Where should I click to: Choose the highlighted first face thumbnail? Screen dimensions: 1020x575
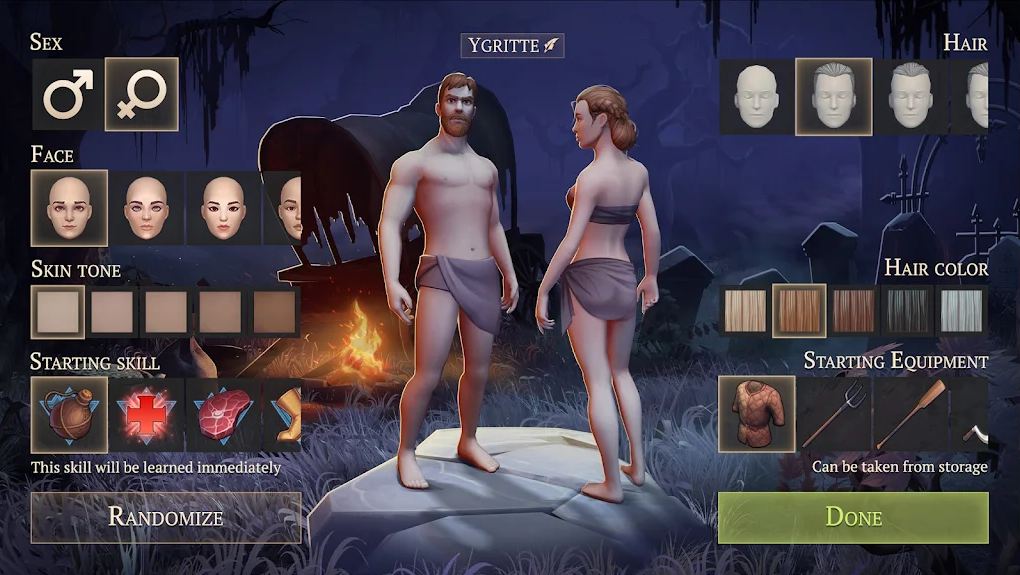point(69,208)
